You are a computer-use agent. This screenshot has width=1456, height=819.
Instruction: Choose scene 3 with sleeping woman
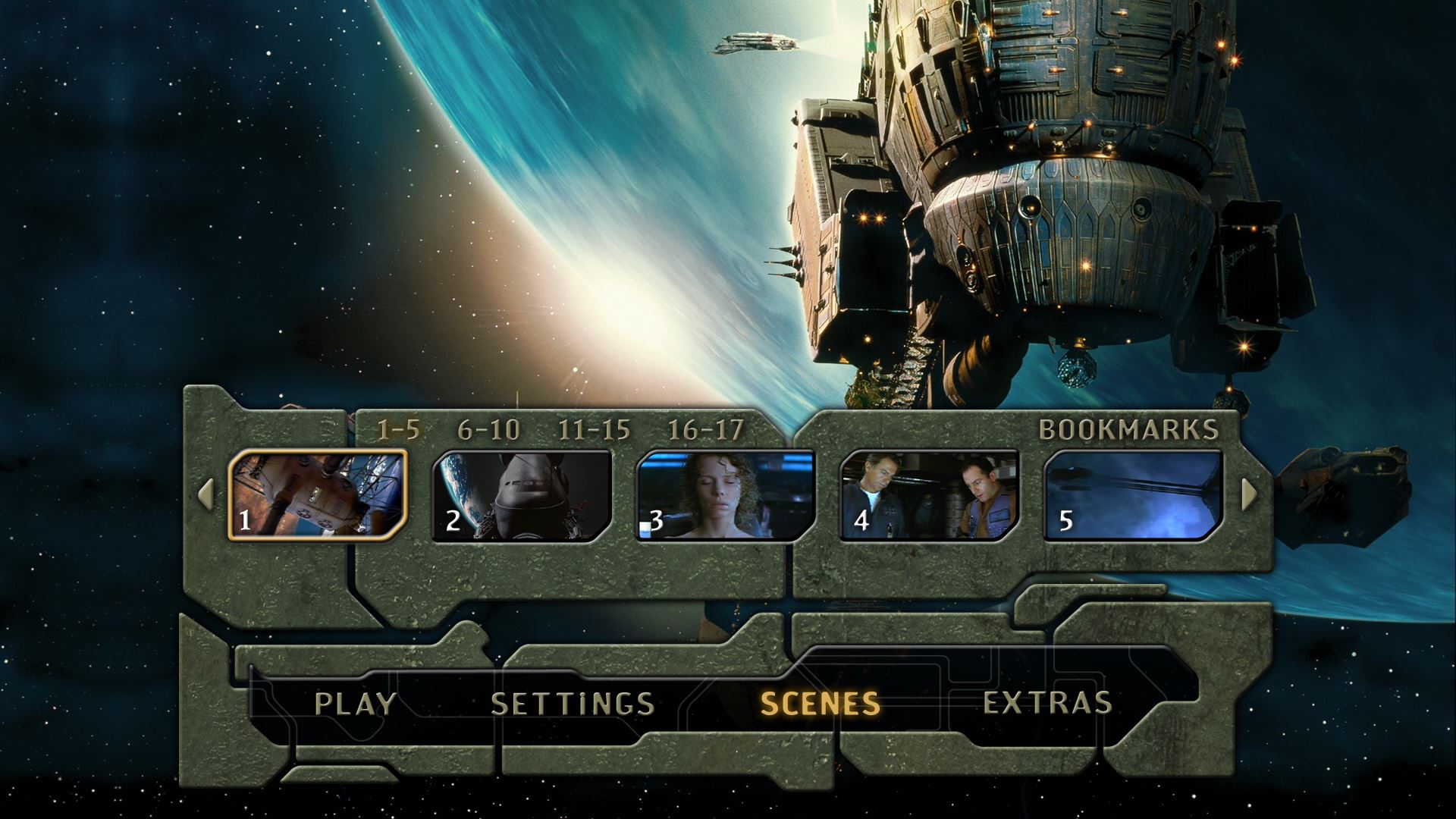point(726,495)
